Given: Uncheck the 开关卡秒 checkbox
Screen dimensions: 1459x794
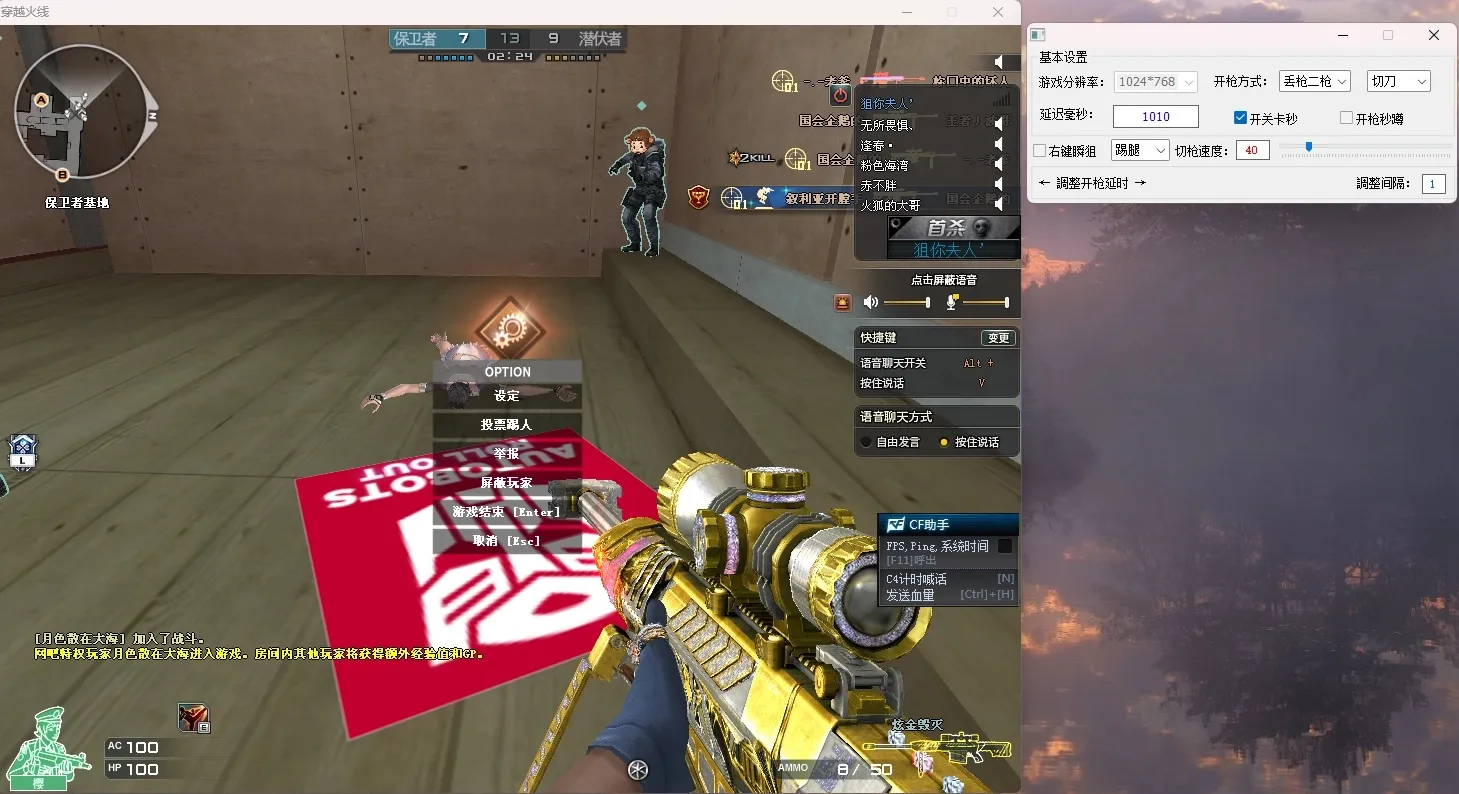Looking at the screenshot, I should tap(1240, 116).
